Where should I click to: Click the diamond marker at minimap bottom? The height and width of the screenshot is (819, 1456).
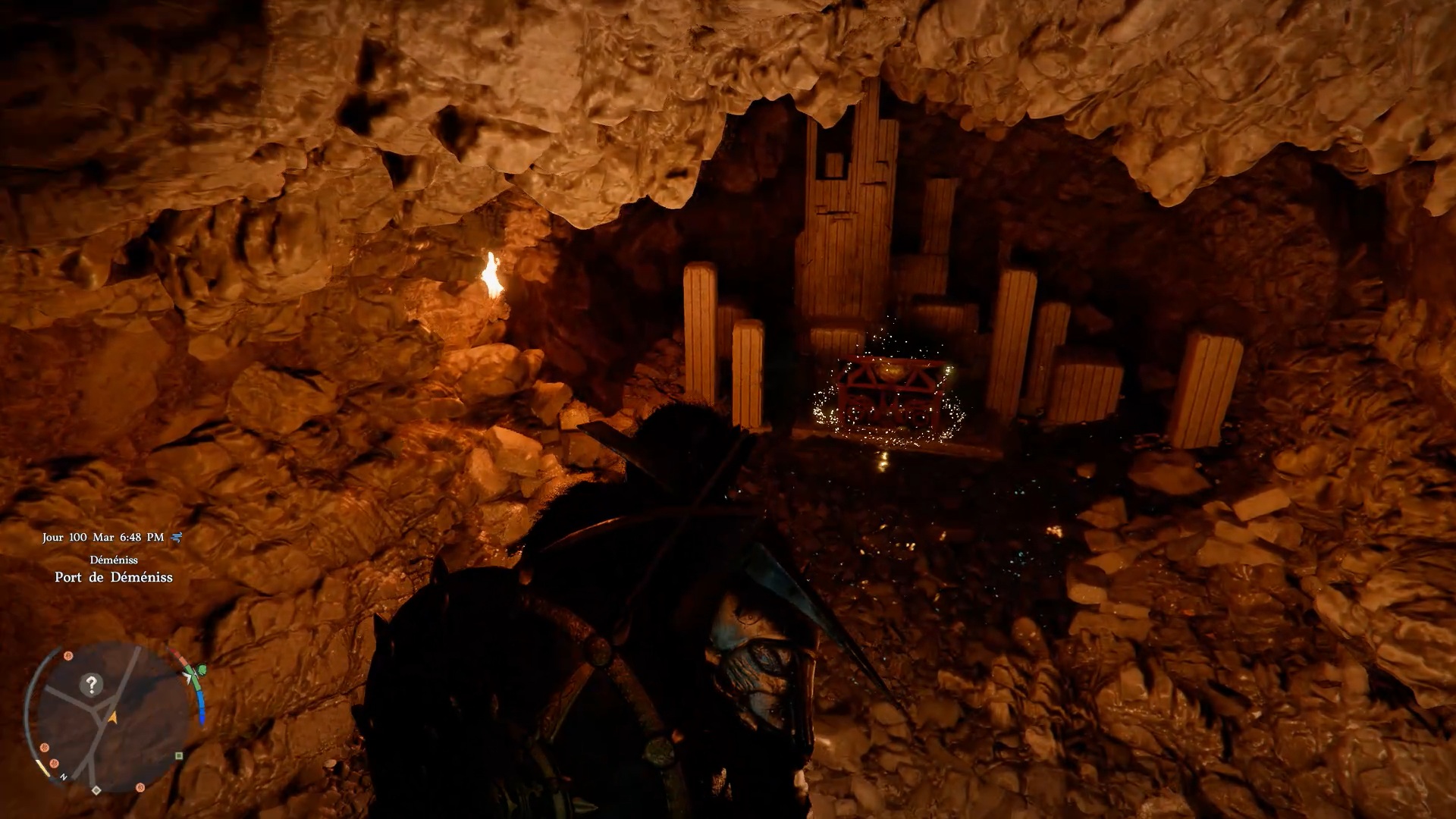(x=96, y=790)
